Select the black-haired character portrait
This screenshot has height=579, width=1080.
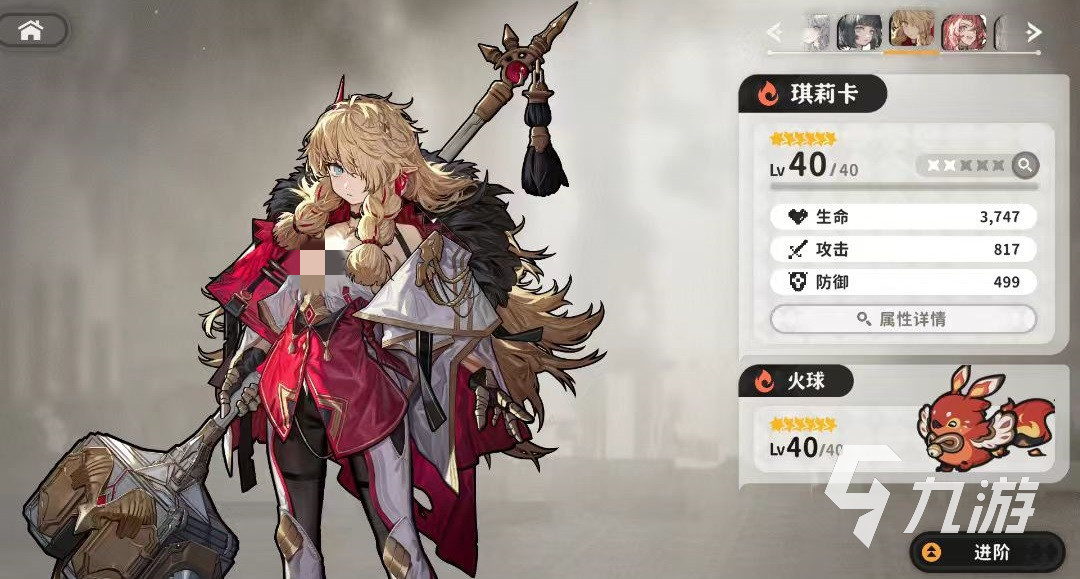click(859, 32)
